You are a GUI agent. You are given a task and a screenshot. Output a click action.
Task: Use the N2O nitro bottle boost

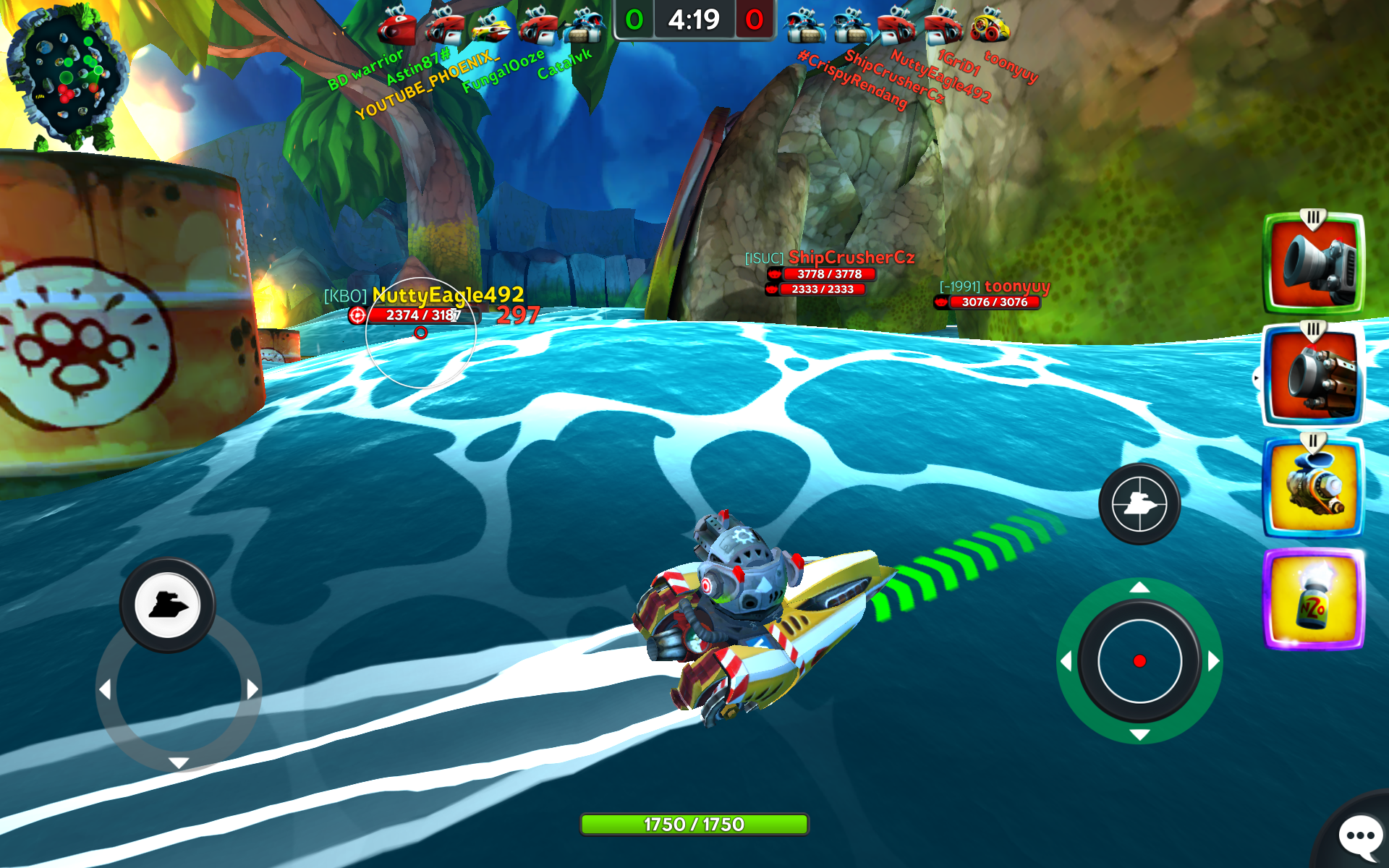tap(1313, 599)
